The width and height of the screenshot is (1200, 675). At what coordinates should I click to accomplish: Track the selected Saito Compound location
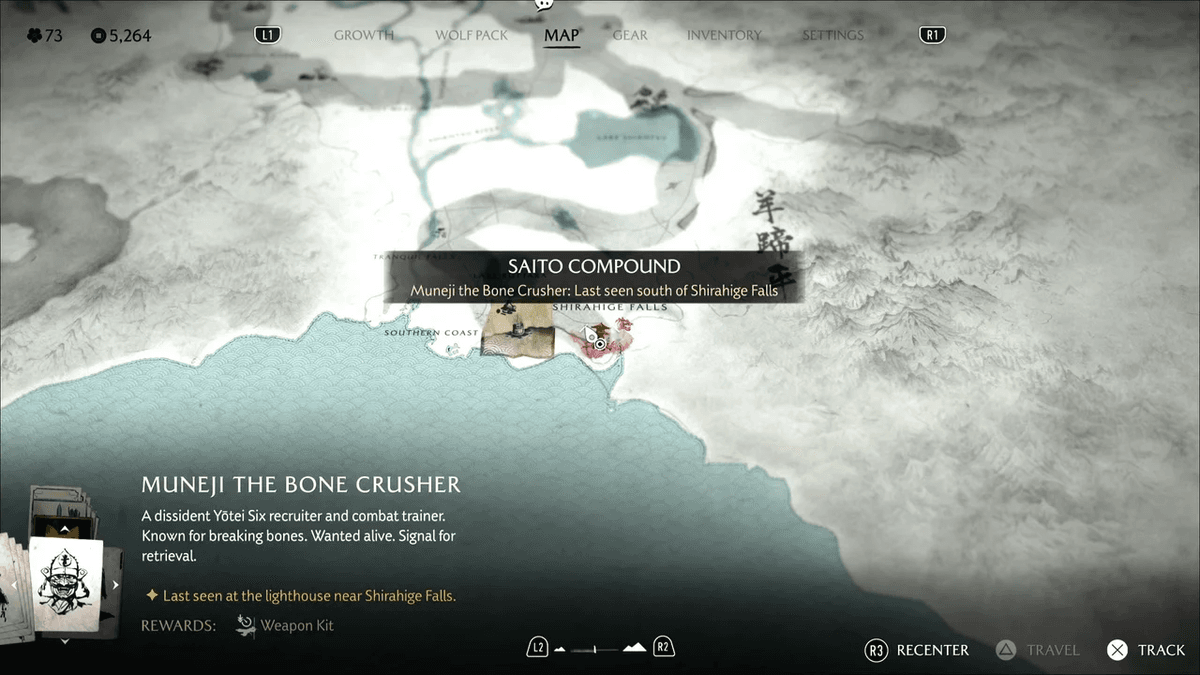pos(1146,650)
